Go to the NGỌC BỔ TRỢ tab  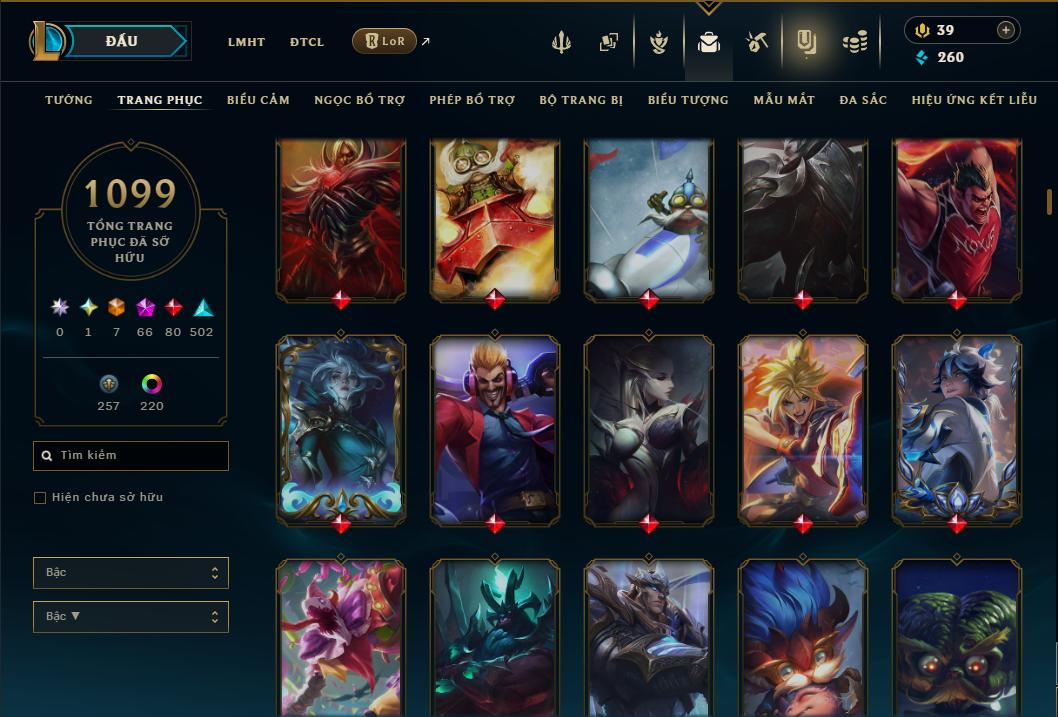(x=359, y=100)
